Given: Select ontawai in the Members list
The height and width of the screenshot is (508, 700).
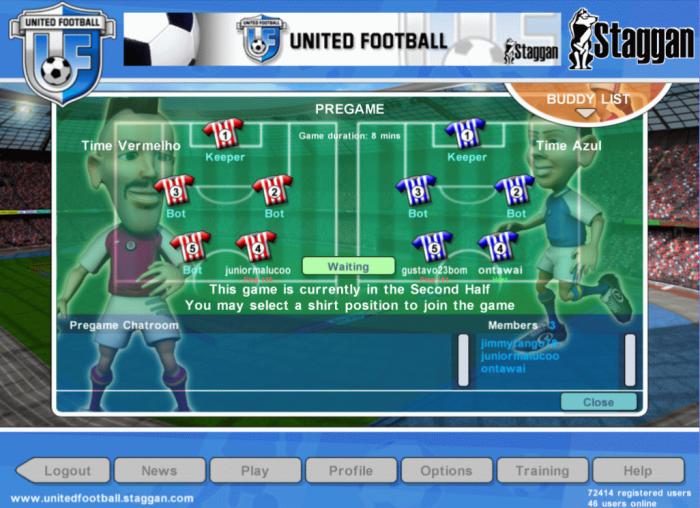Looking at the screenshot, I should click(503, 368).
